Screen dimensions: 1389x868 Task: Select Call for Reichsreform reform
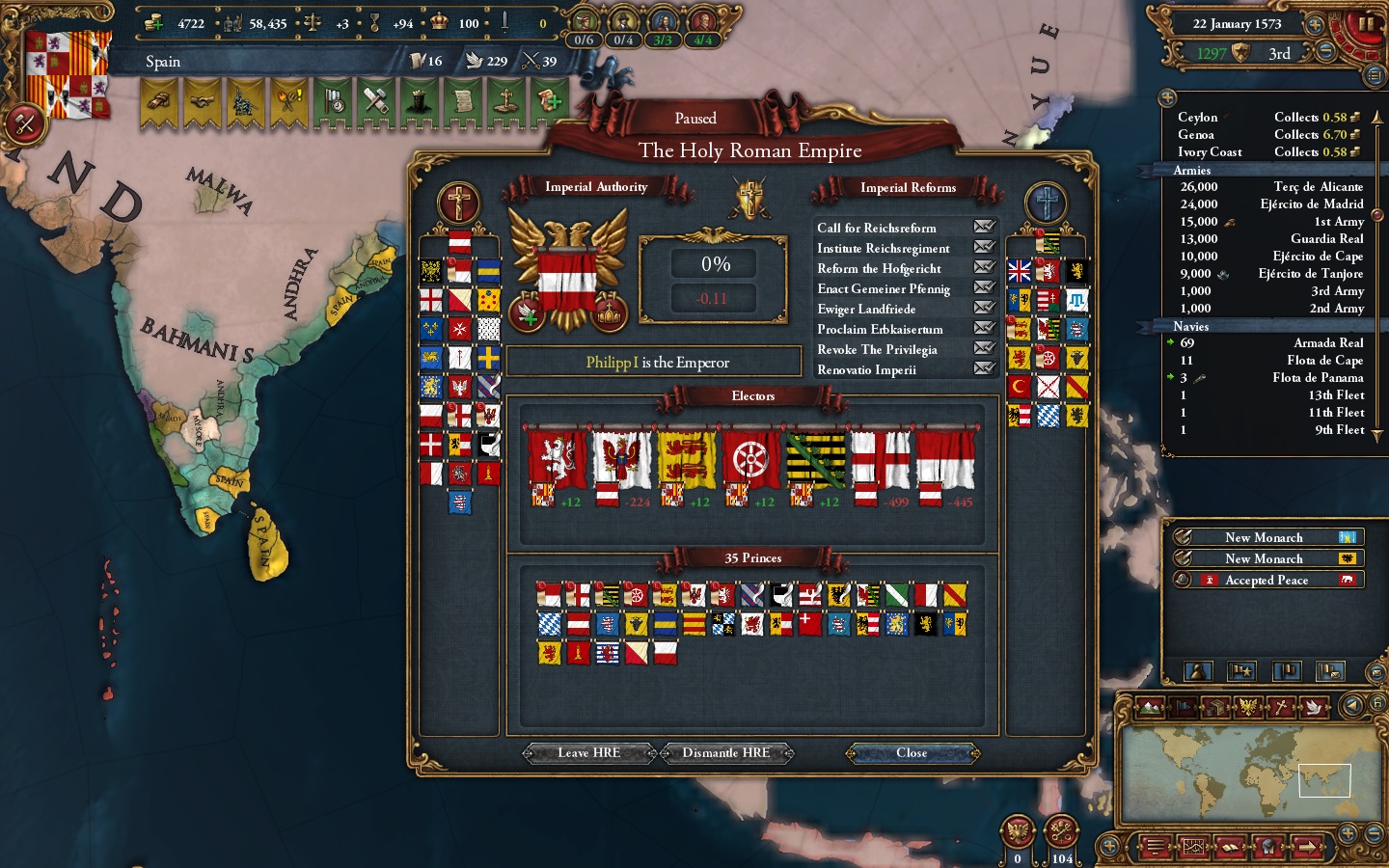click(x=876, y=228)
